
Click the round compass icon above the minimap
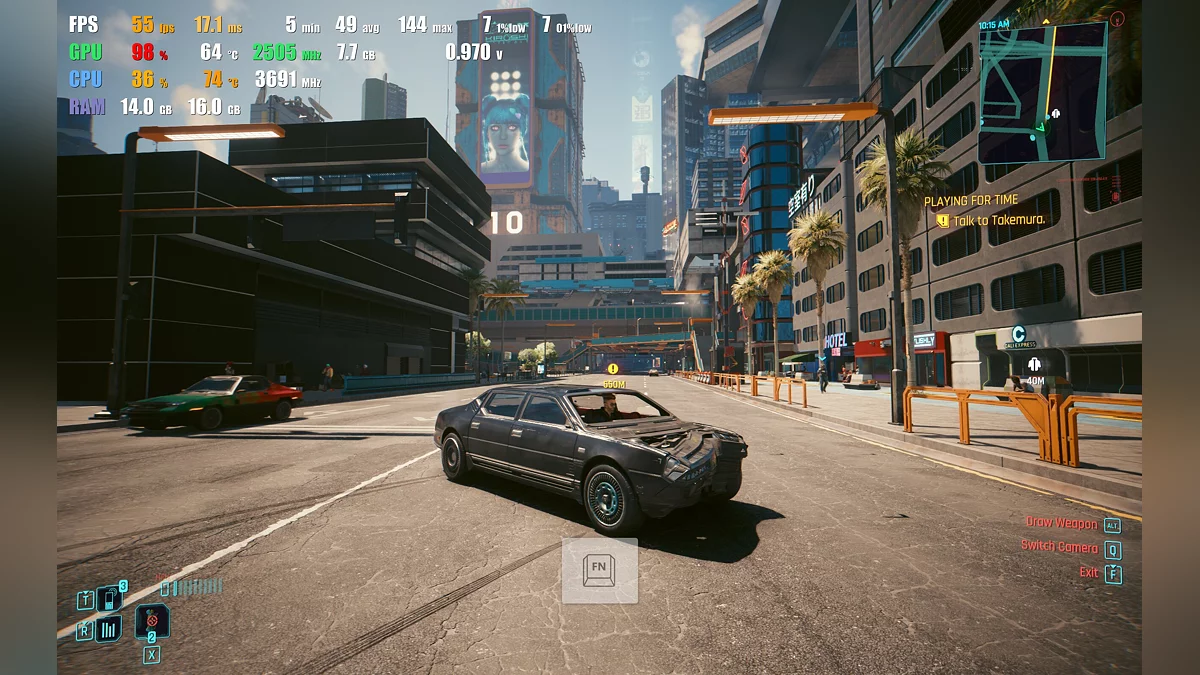(1117, 17)
